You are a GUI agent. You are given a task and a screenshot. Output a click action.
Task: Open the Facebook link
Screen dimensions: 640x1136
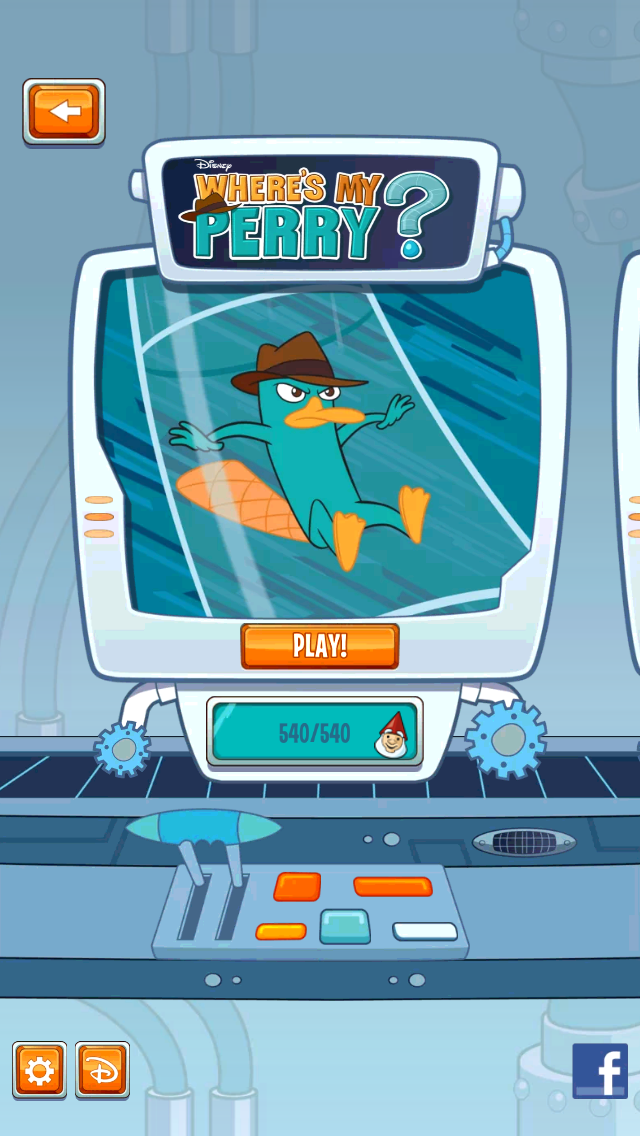(x=600, y=1071)
